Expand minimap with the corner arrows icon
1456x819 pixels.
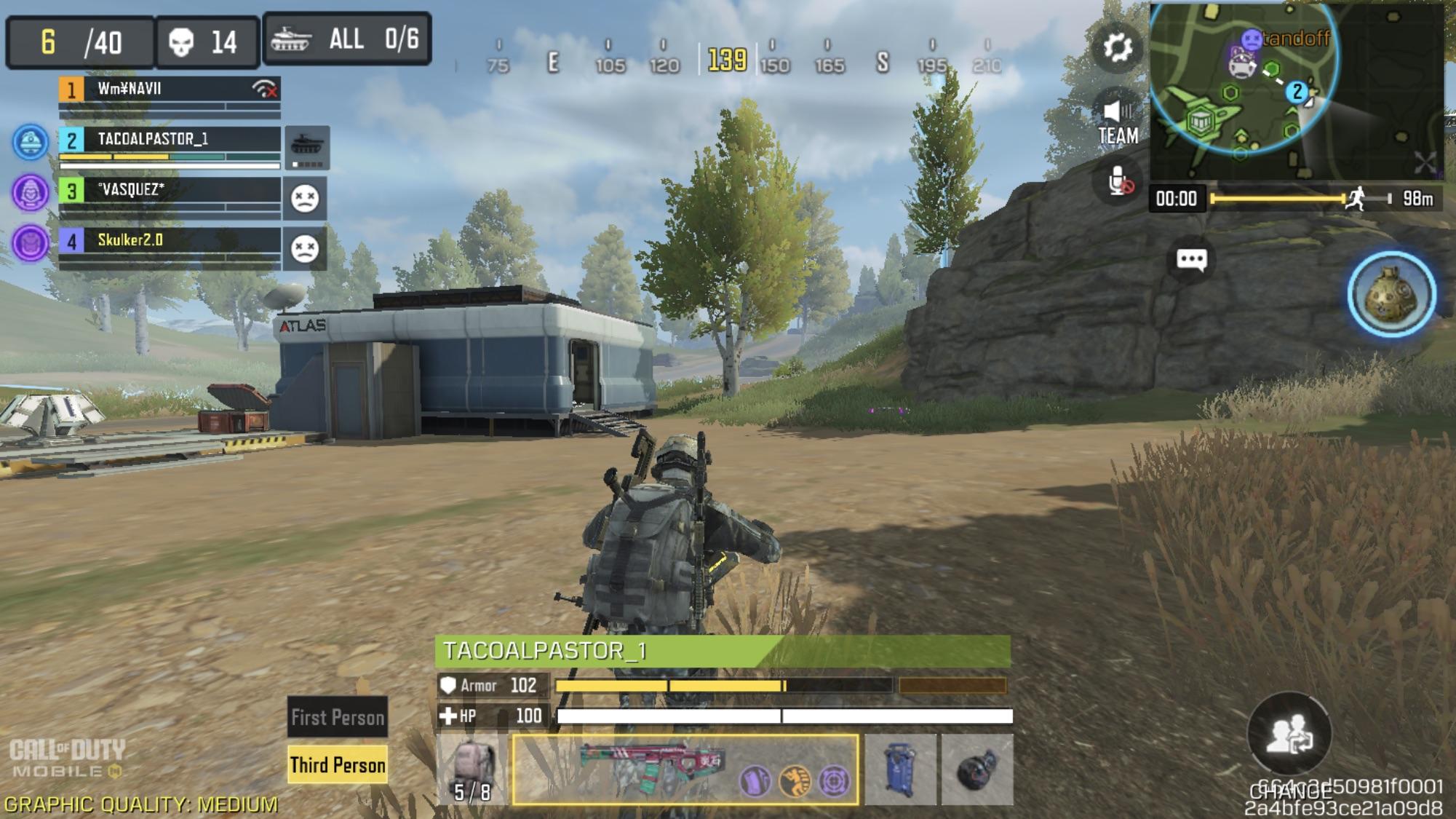[x=1424, y=163]
